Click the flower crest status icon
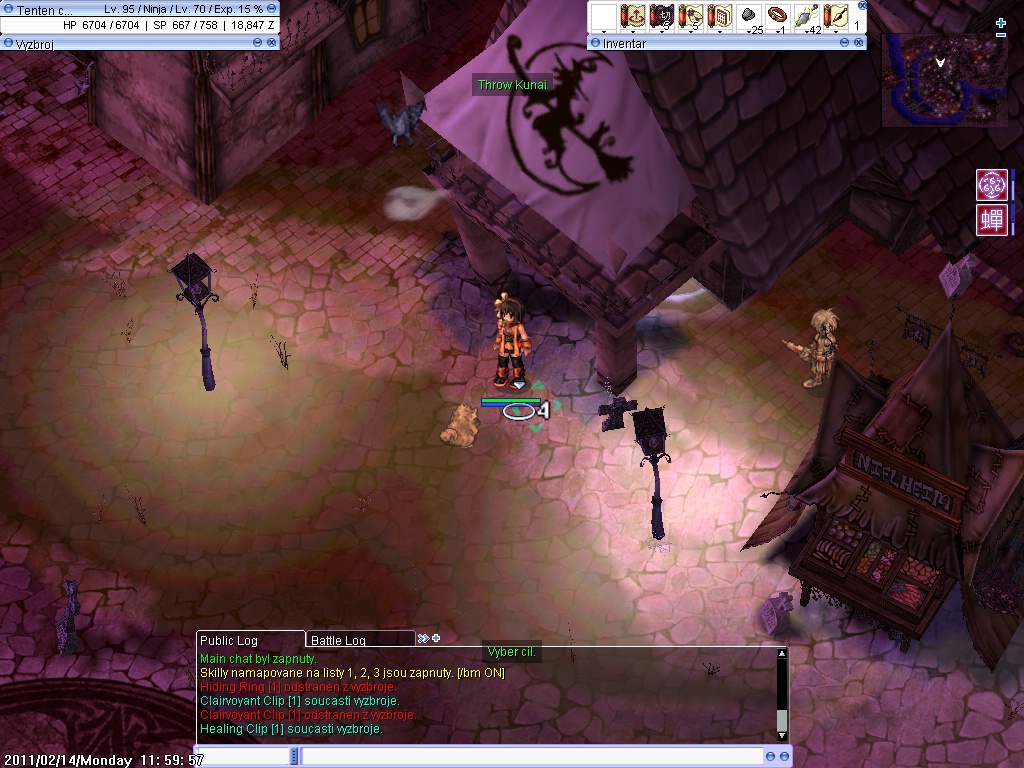Image resolution: width=1024 pixels, height=768 pixels. point(991,185)
